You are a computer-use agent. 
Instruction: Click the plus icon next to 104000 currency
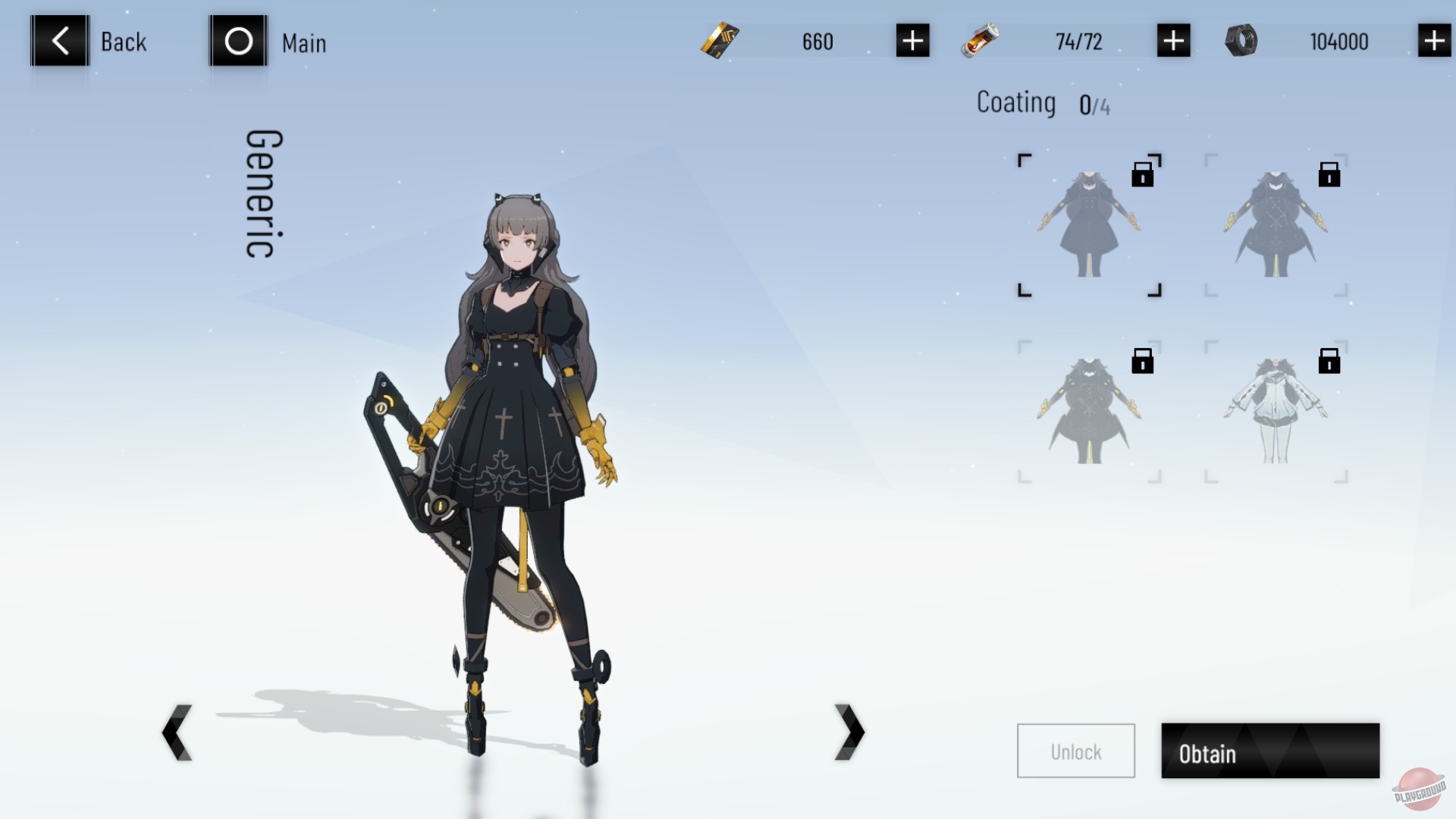click(x=1432, y=42)
